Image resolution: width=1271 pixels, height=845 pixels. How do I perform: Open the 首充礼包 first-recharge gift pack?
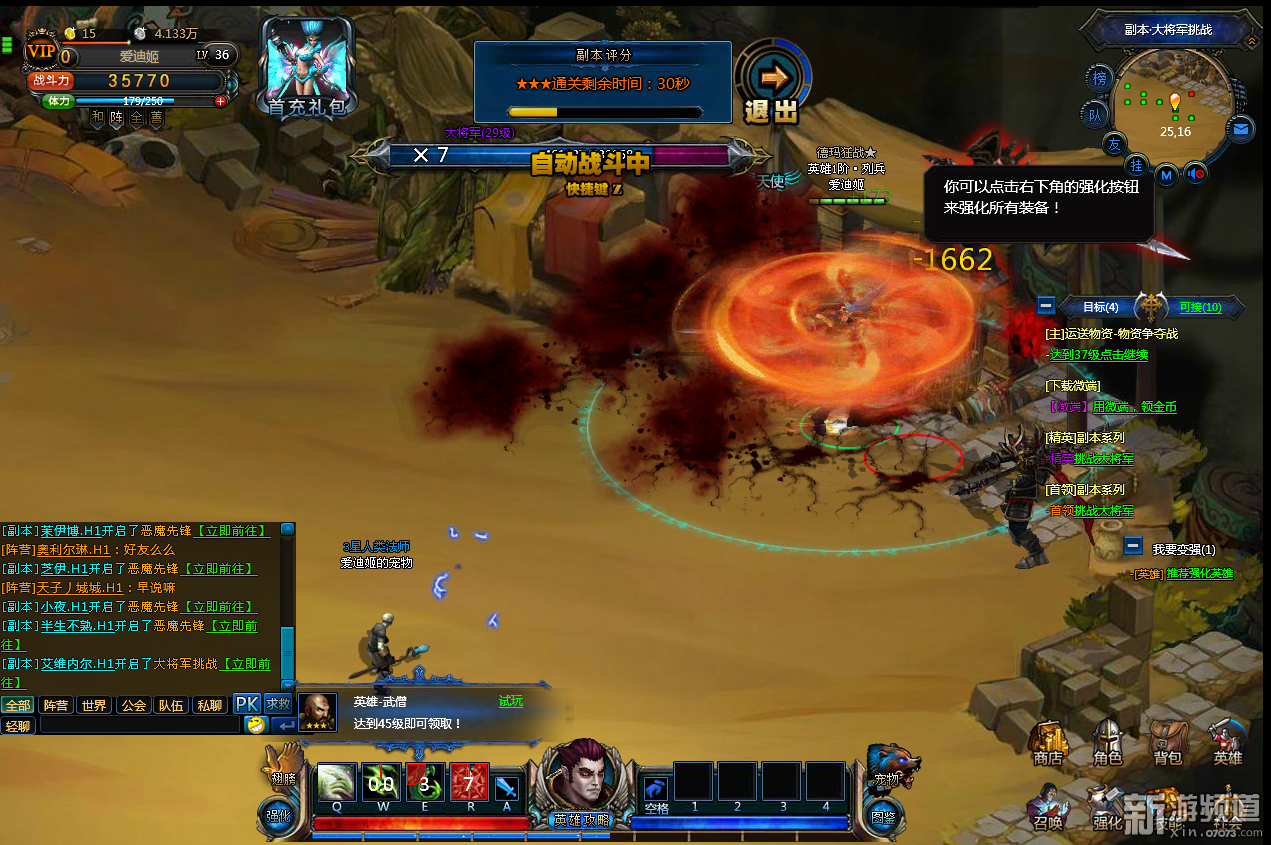(305, 68)
